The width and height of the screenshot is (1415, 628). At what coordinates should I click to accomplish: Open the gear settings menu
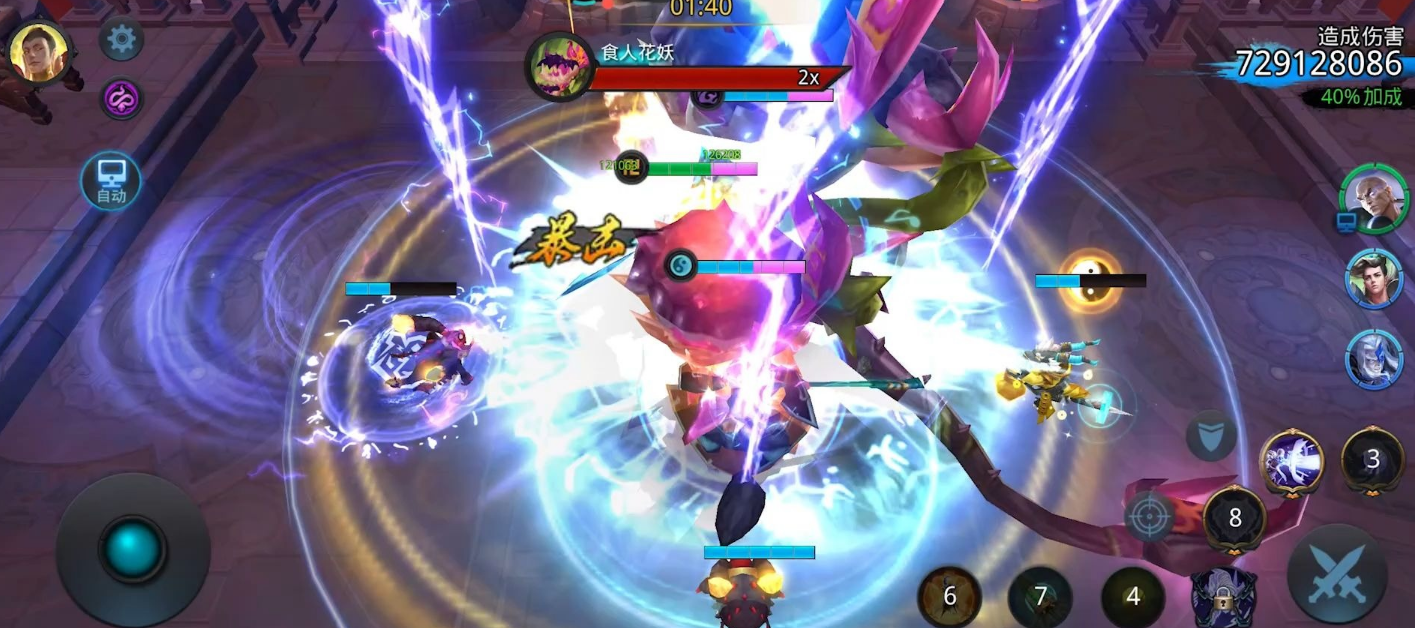tap(121, 40)
